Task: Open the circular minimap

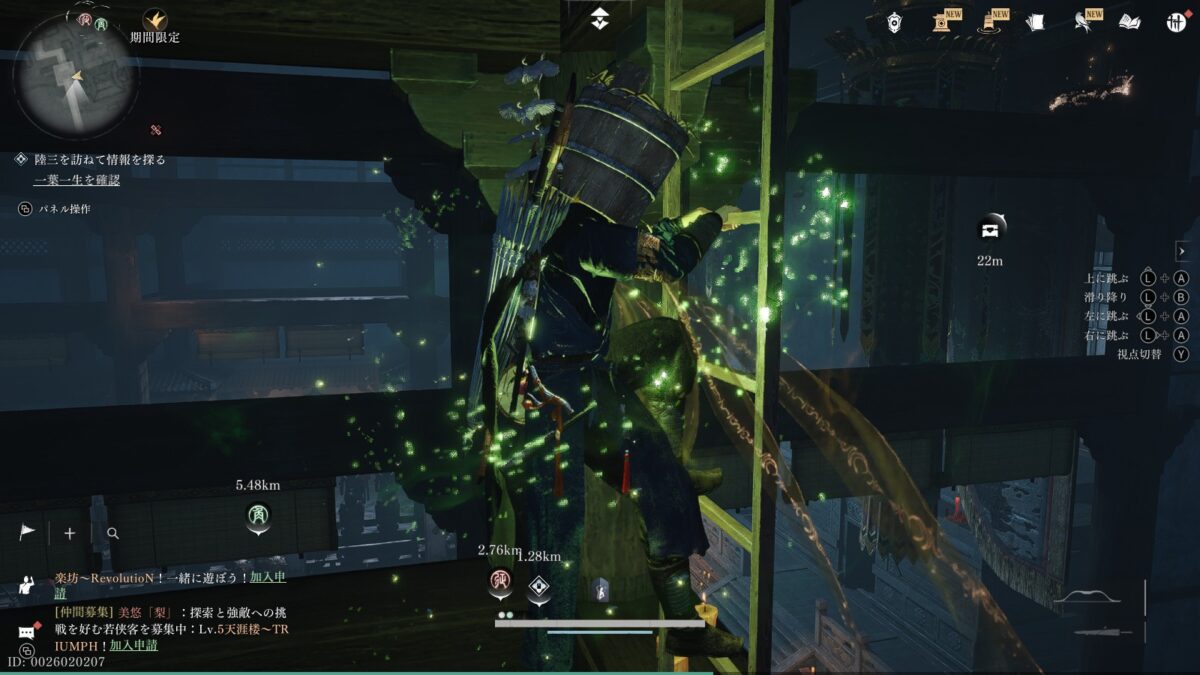Action: [75, 75]
